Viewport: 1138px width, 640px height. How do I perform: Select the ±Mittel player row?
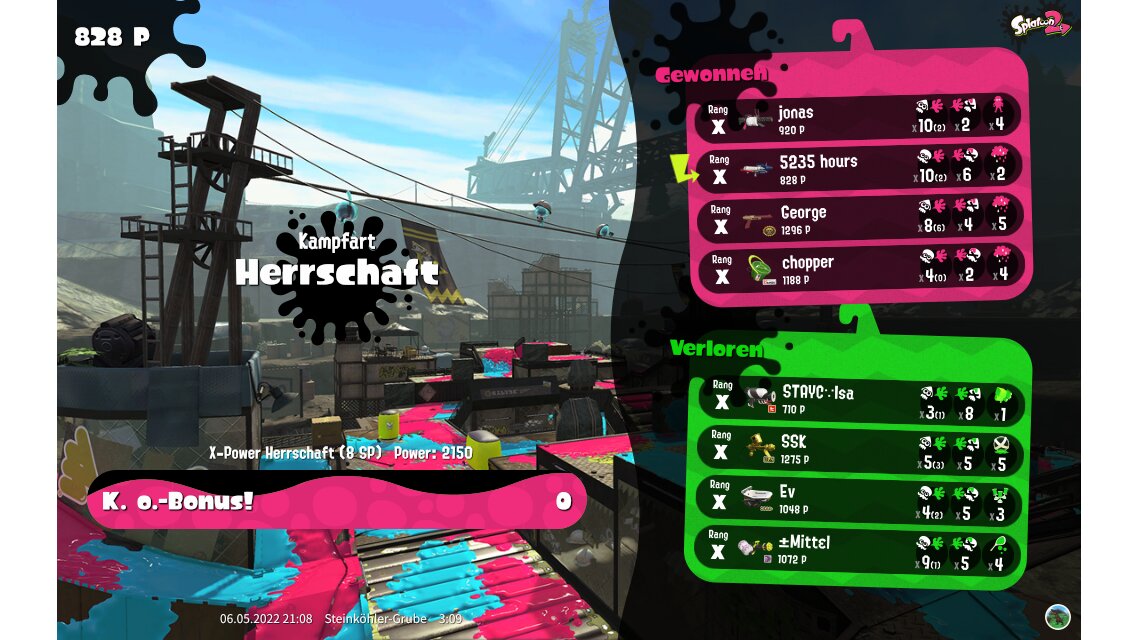860,551
